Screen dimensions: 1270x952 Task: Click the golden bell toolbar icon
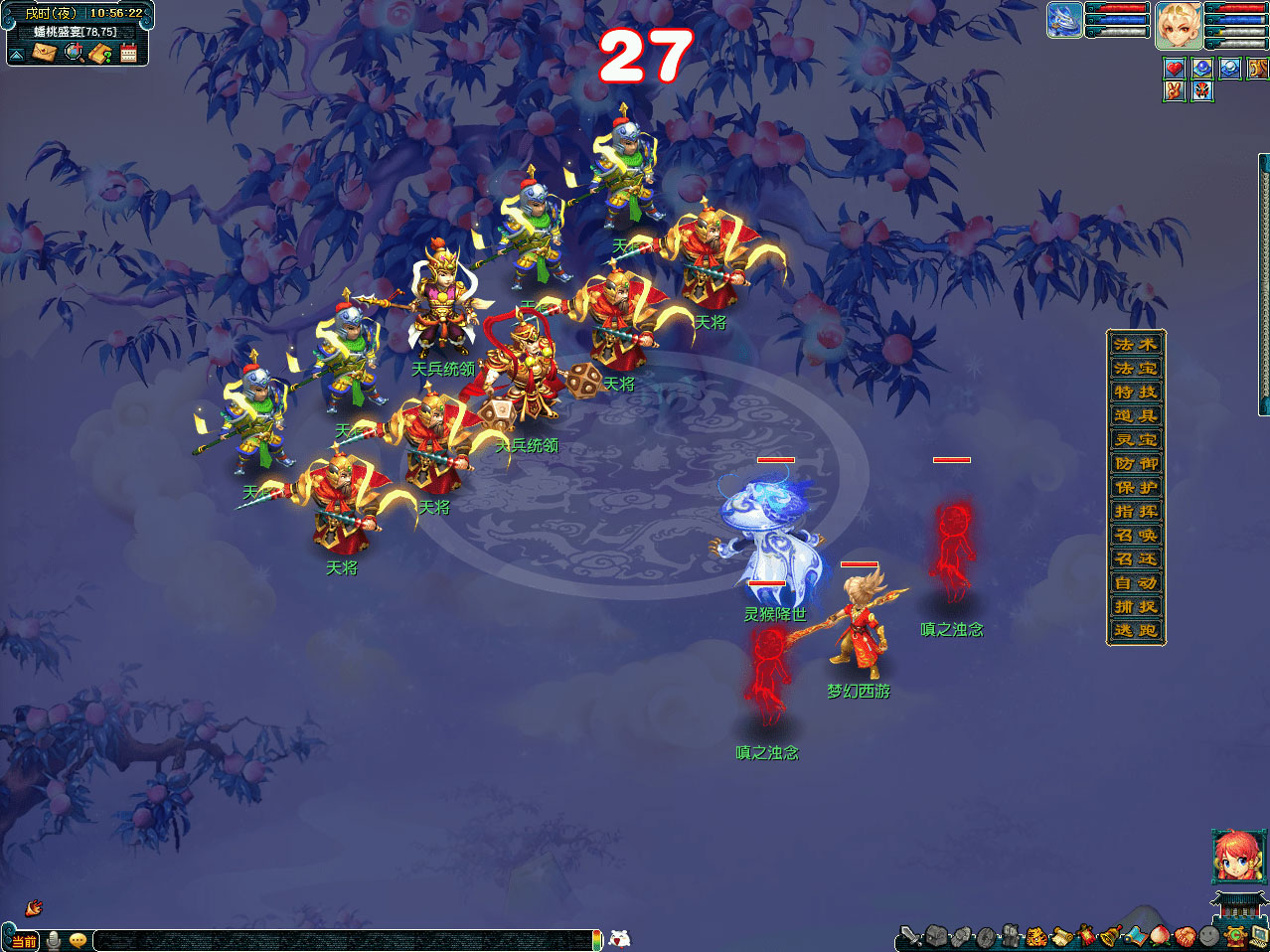click(1111, 935)
